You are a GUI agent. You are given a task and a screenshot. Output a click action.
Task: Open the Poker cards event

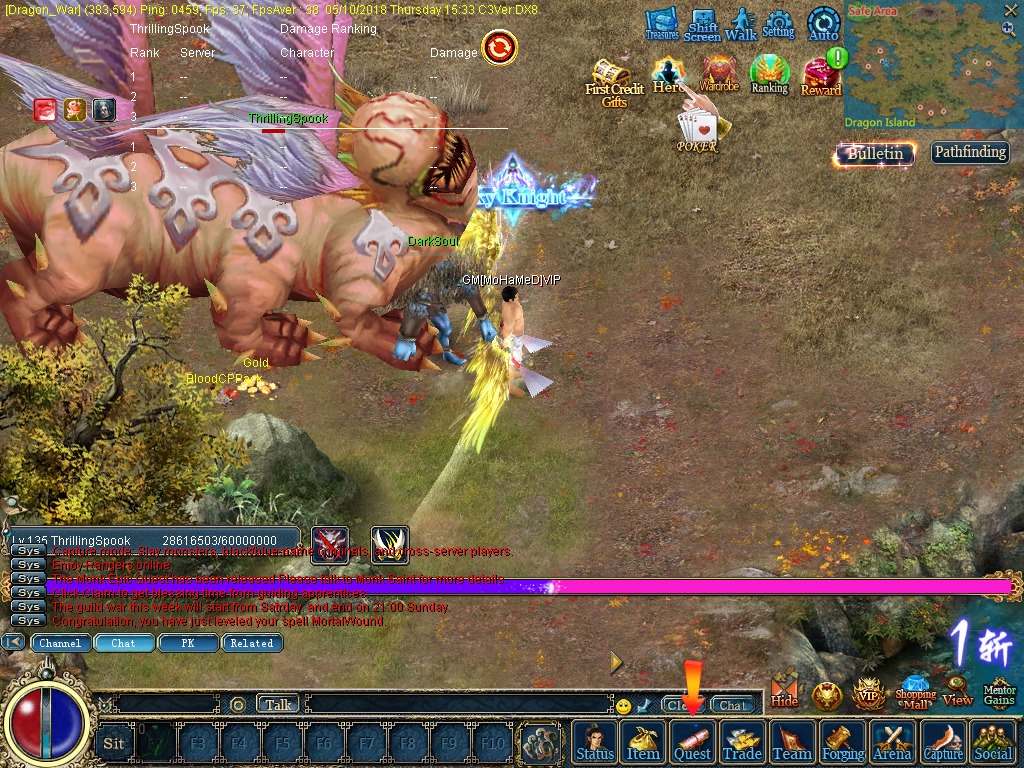[x=697, y=131]
